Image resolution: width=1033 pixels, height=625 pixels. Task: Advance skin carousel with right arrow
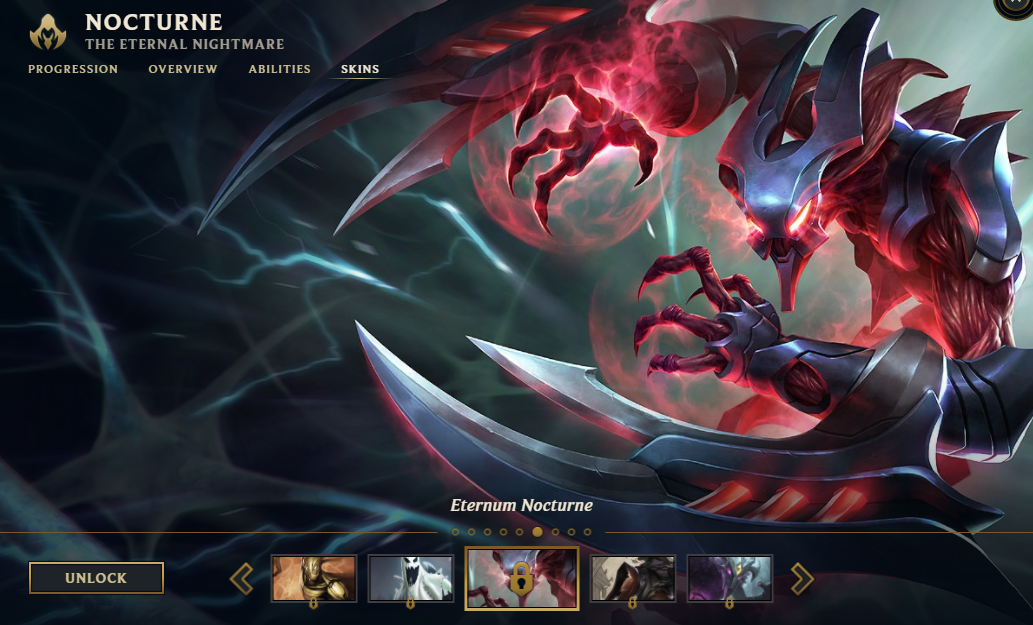point(802,578)
